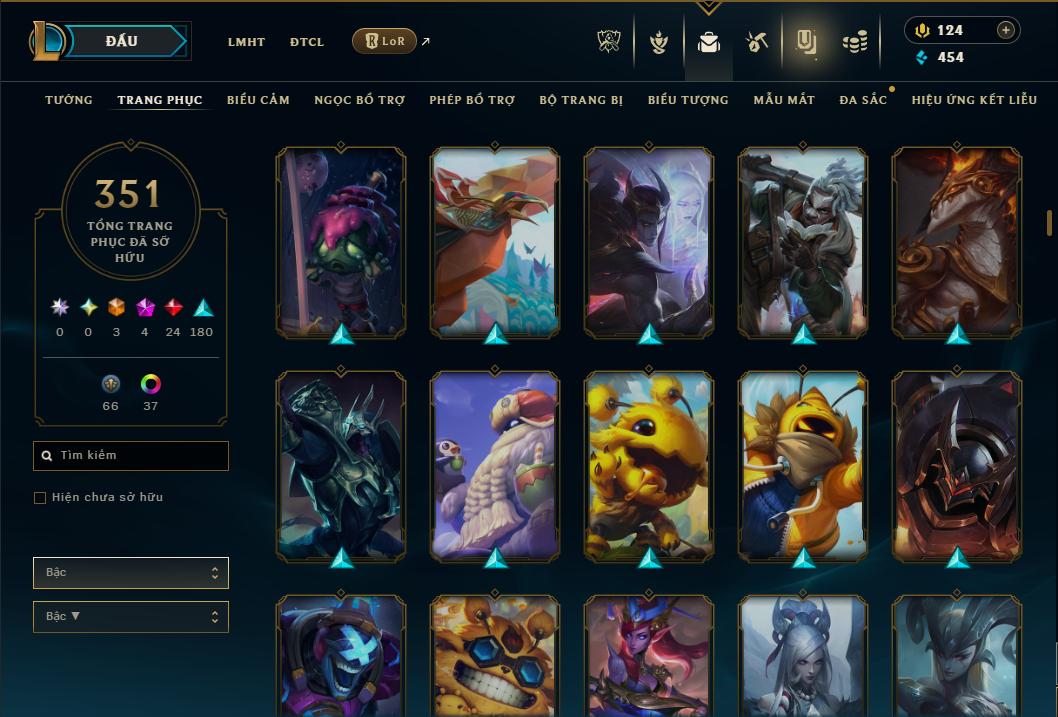
Task: Open the collection backpack icon
Action: pyautogui.click(x=709, y=43)
